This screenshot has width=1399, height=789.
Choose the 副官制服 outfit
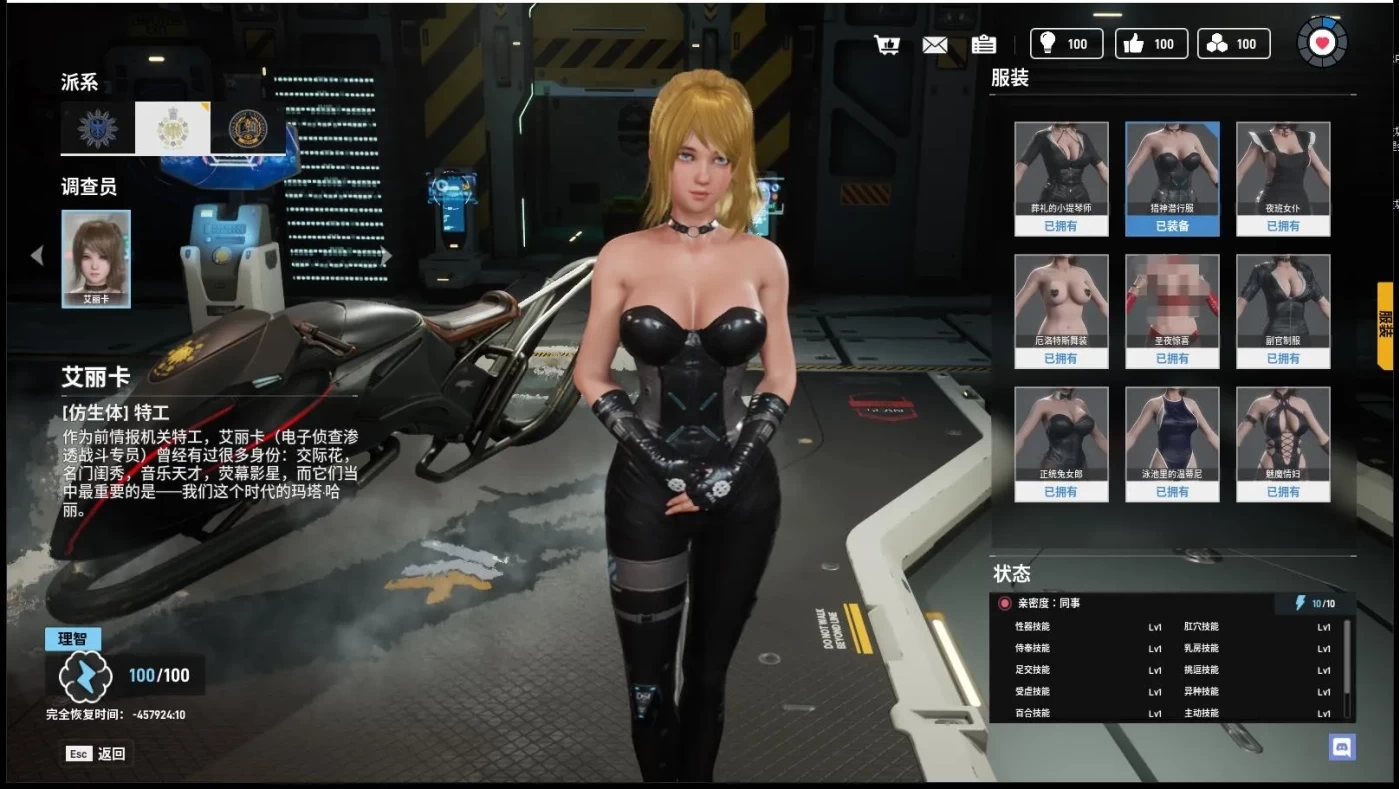click(x=1282, y=310)
